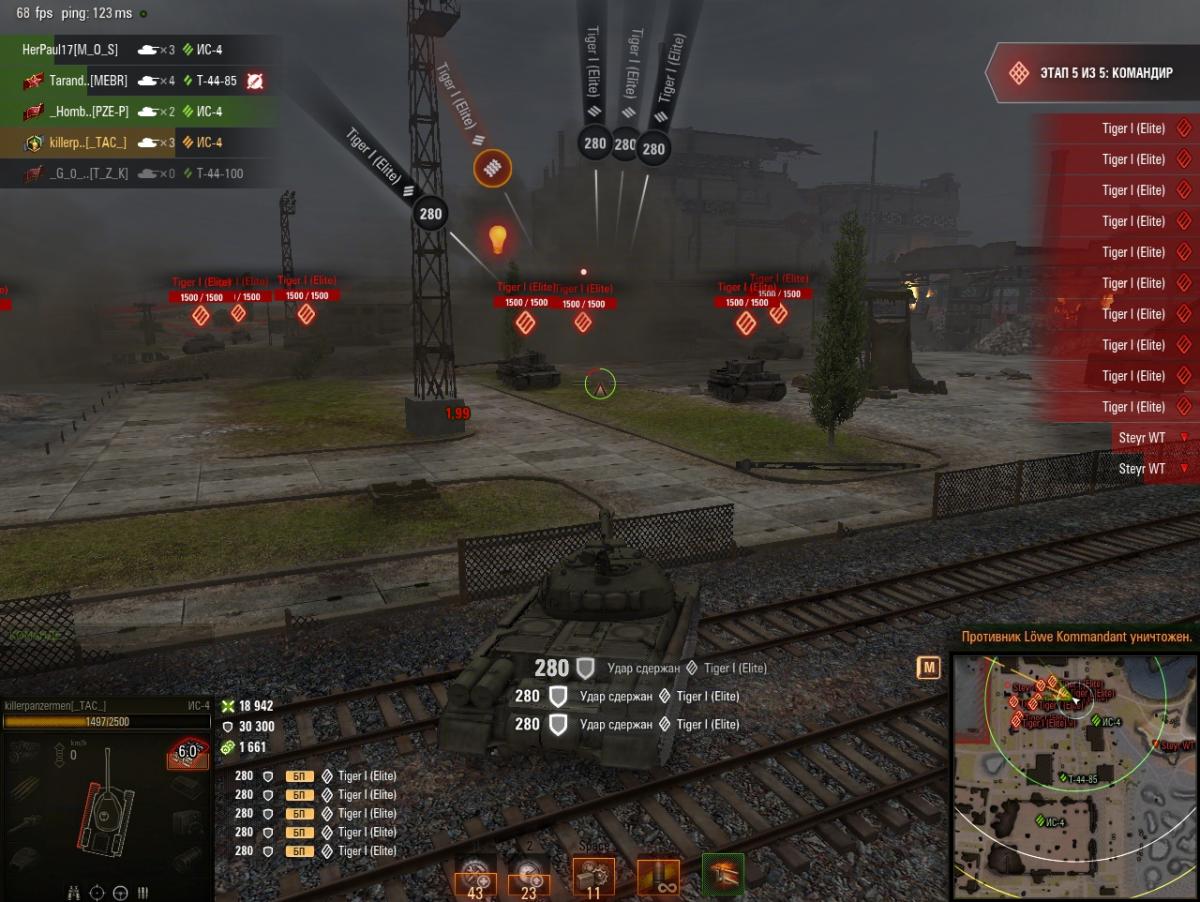Use the repair kit consumable with 43
This screenshot has width=1200, height=902.
pos(475,878)
